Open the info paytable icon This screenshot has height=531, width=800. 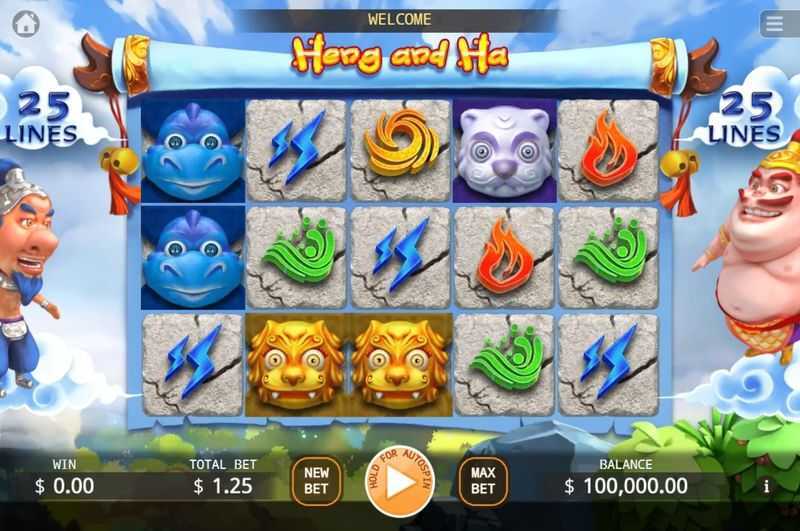click(767, 487)
